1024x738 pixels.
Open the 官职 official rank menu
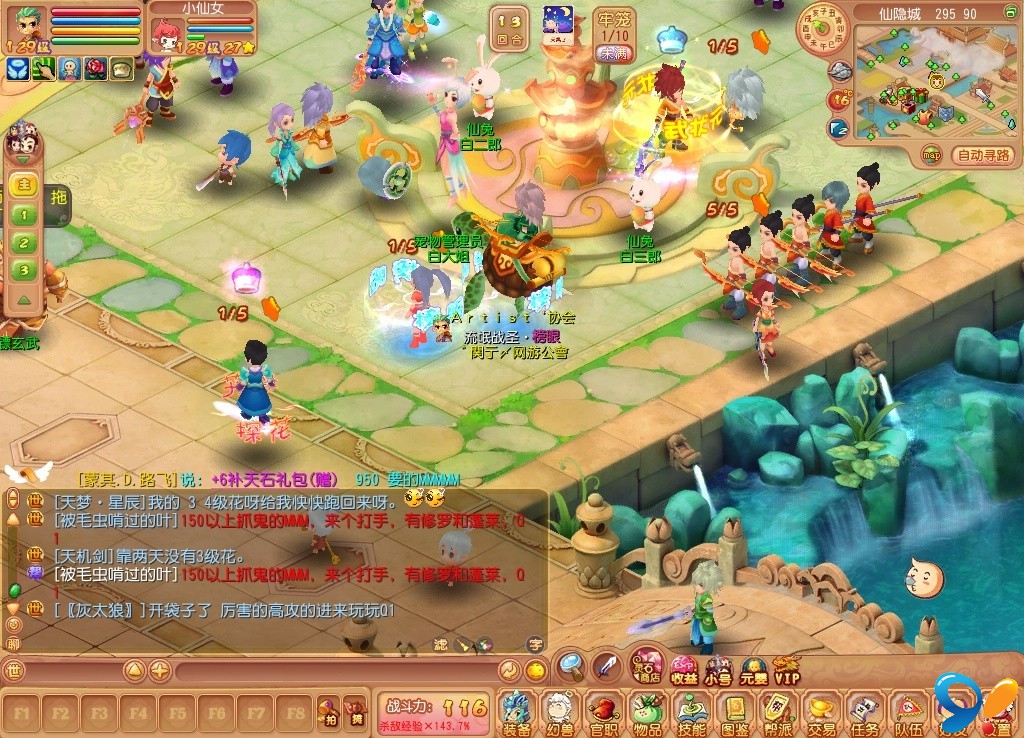point(602,712)
